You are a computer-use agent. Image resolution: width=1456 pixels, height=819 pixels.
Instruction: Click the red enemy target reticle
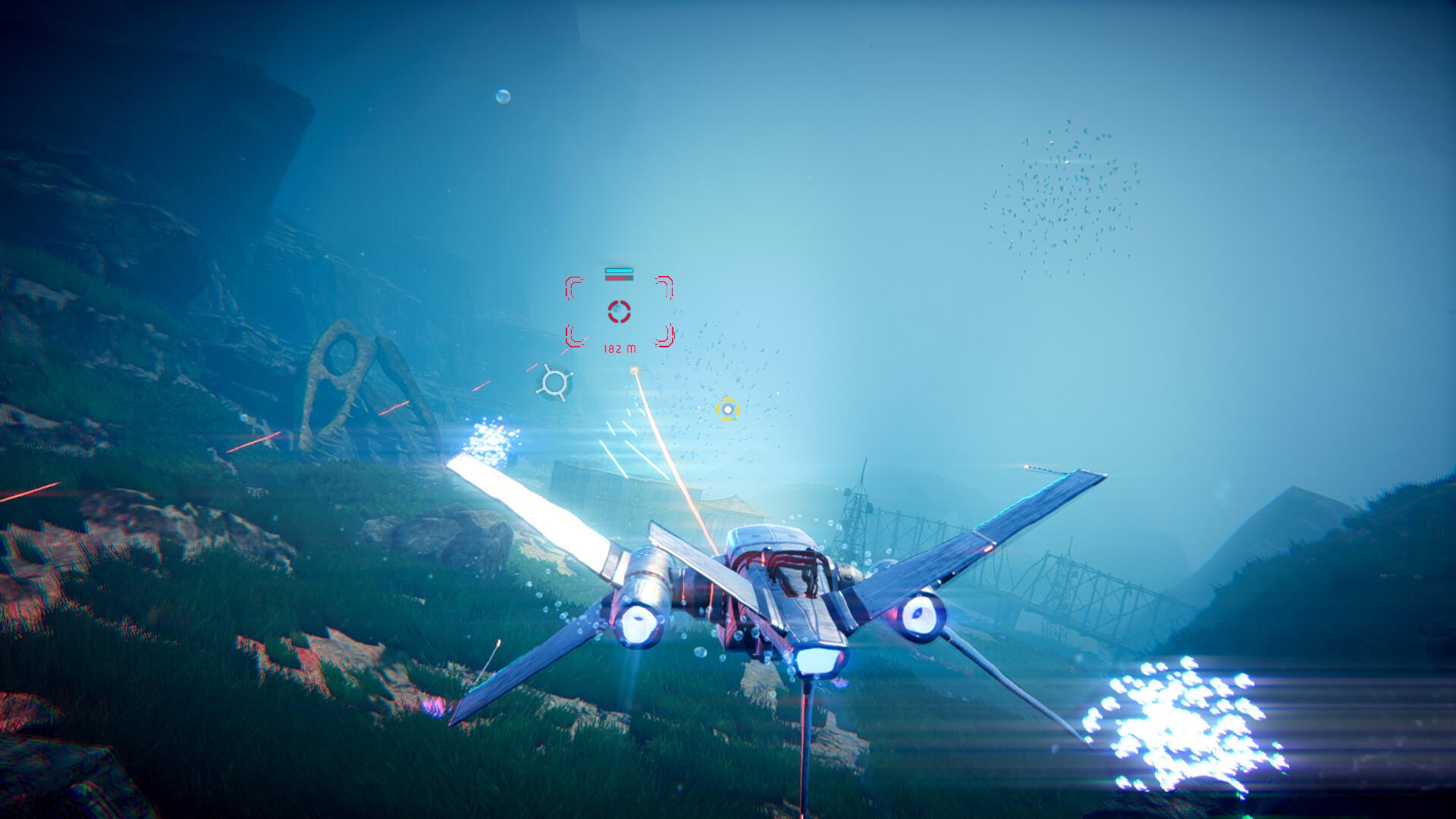(x=619, y=312)
